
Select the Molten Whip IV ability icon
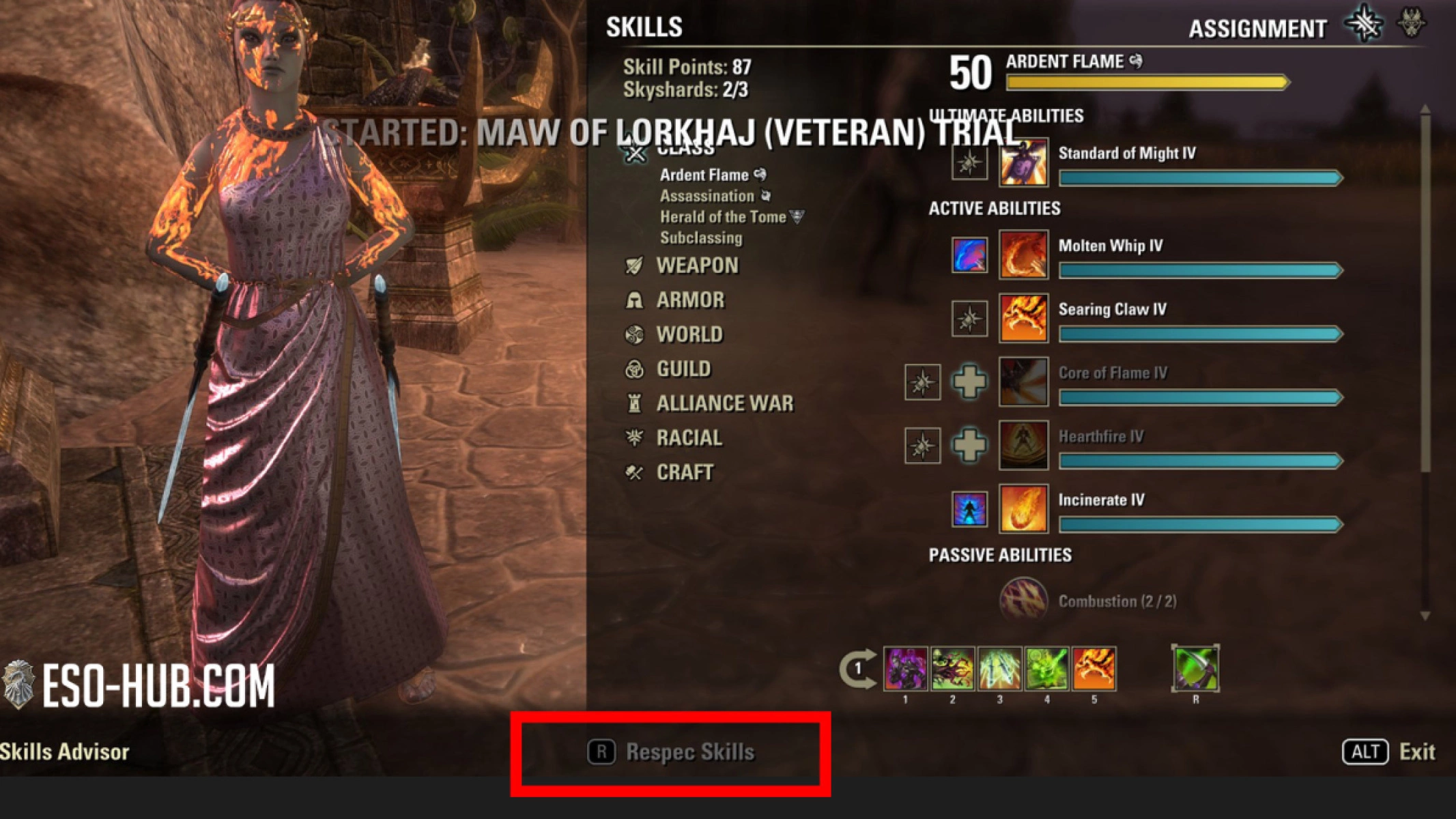[1023, 255]
